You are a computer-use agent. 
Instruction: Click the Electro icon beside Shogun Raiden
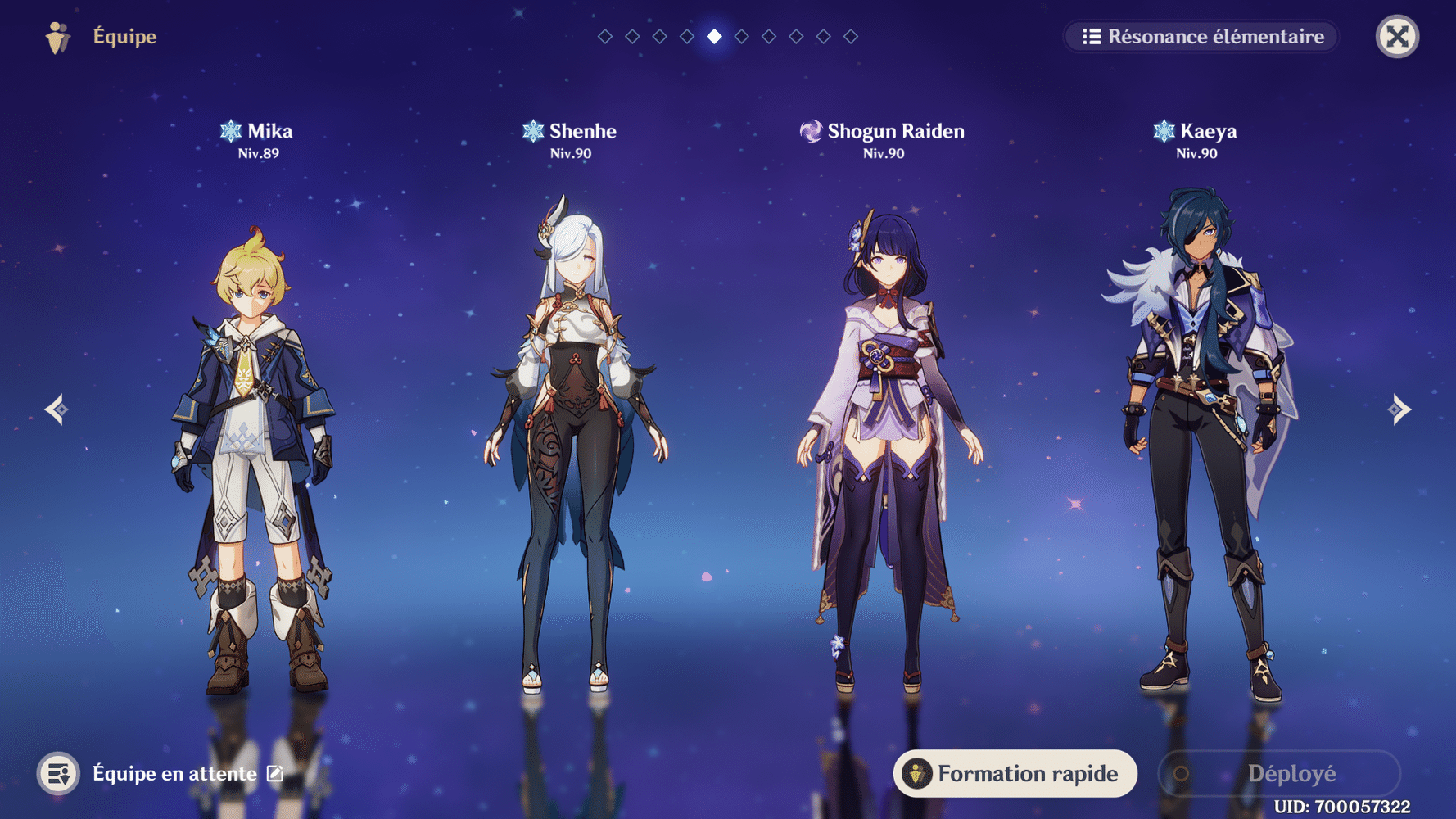pyautogui.click(x=811, y=130)
